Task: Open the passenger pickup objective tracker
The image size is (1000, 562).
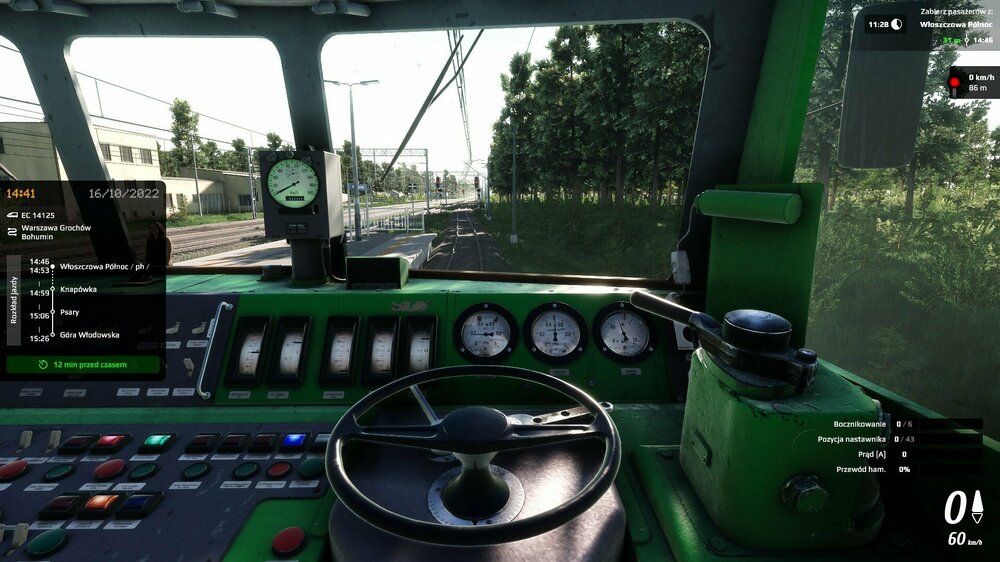Action: click(928, 24)
